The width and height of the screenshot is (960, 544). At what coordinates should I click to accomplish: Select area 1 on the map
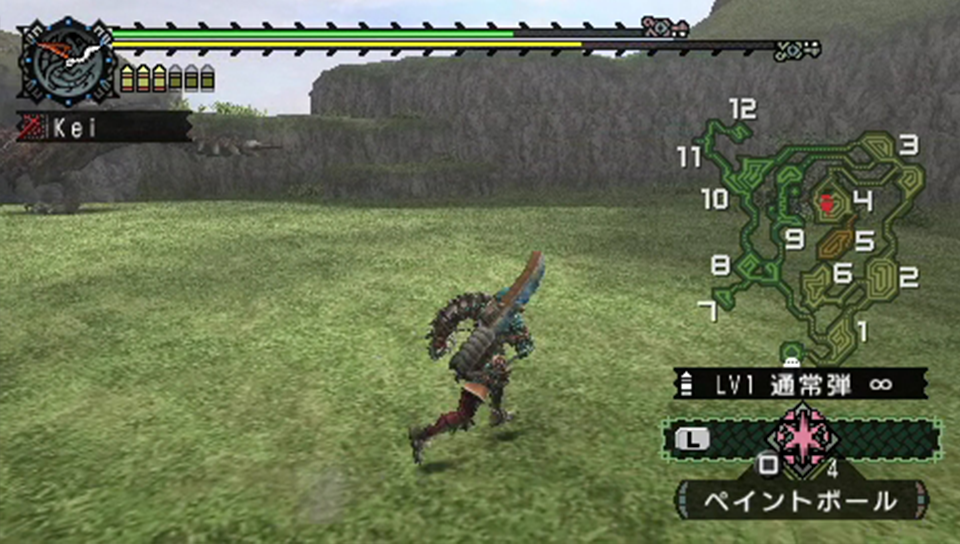(863, 330)
